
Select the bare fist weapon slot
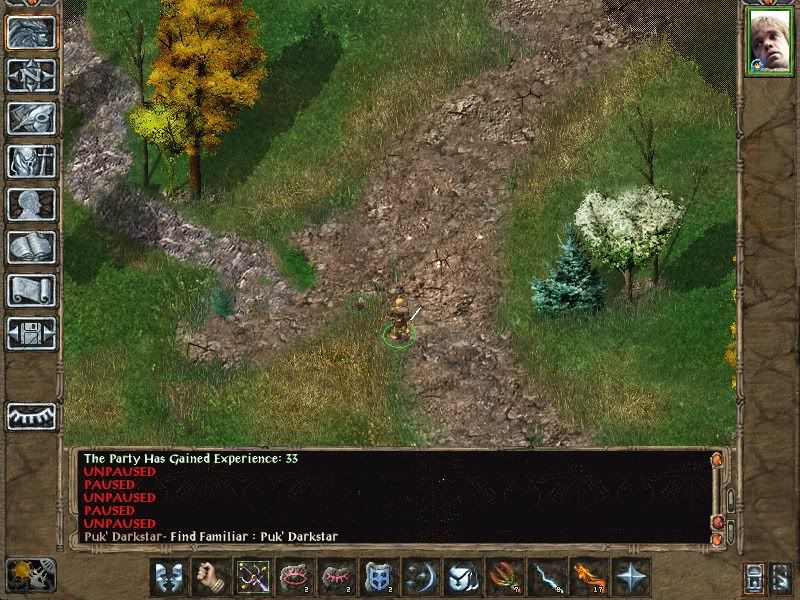tap(211, 577)
